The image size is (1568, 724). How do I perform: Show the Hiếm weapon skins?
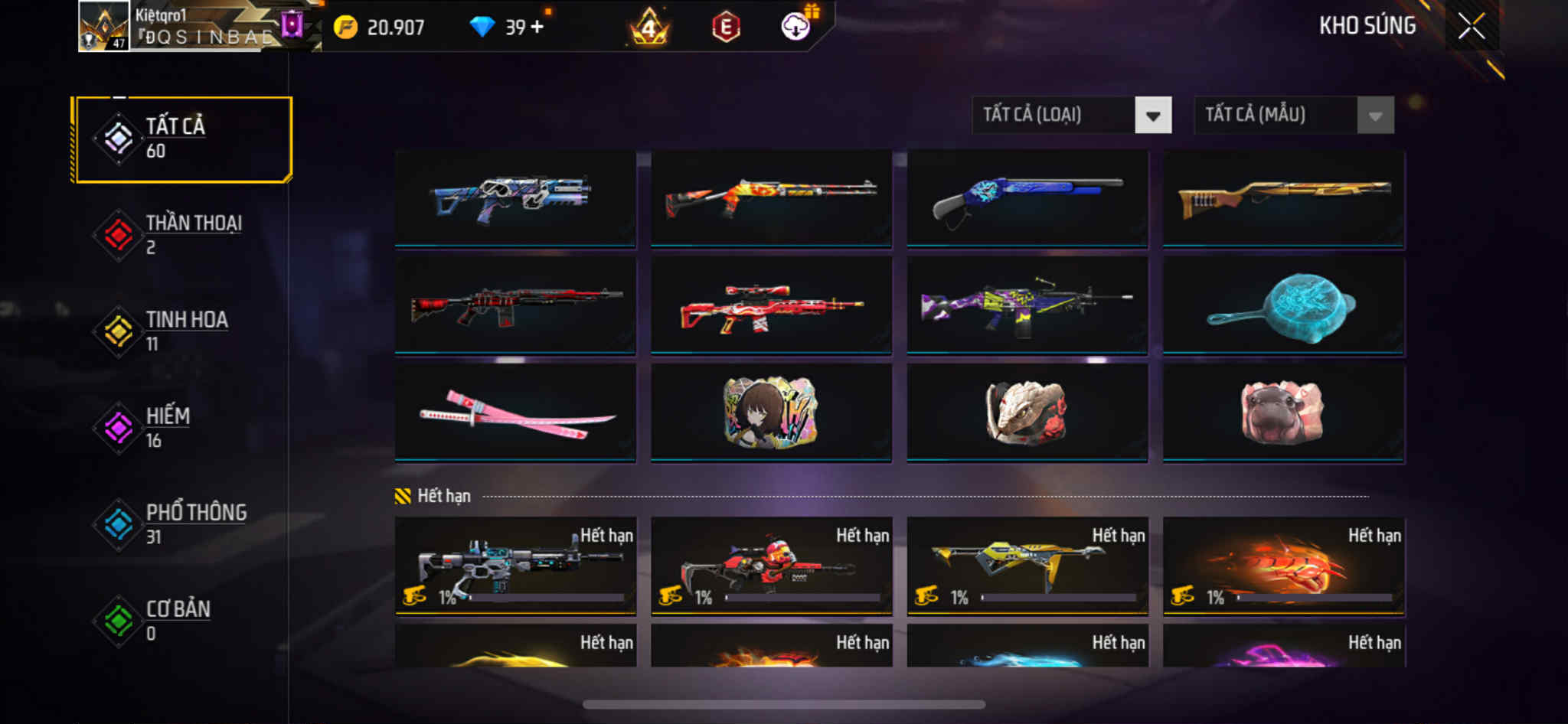(x=182, y=428)
